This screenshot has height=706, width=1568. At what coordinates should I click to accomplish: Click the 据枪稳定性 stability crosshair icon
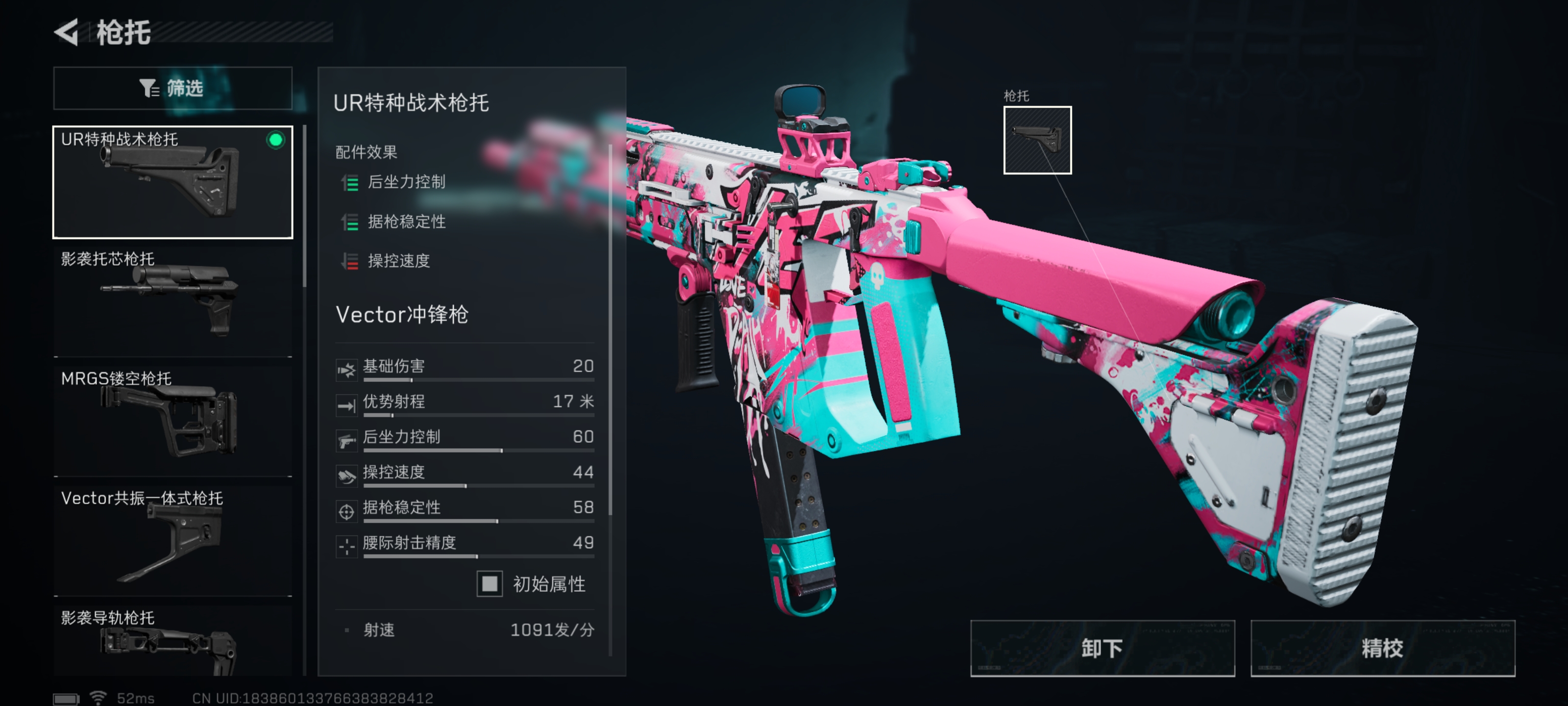(x=346, y=507)
